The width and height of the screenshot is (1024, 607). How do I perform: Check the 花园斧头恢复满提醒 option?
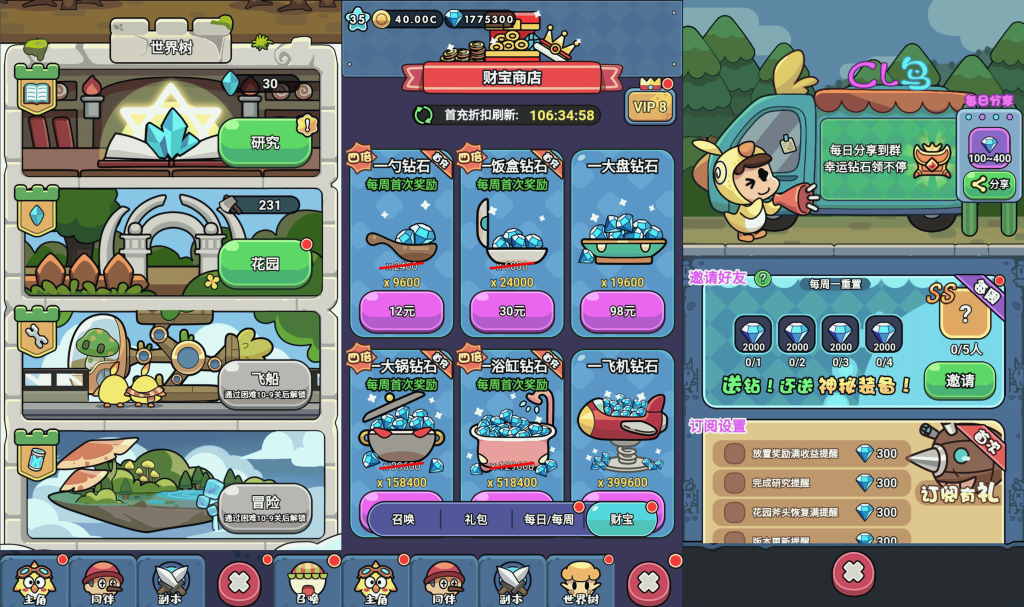click(x=735, y=512)
